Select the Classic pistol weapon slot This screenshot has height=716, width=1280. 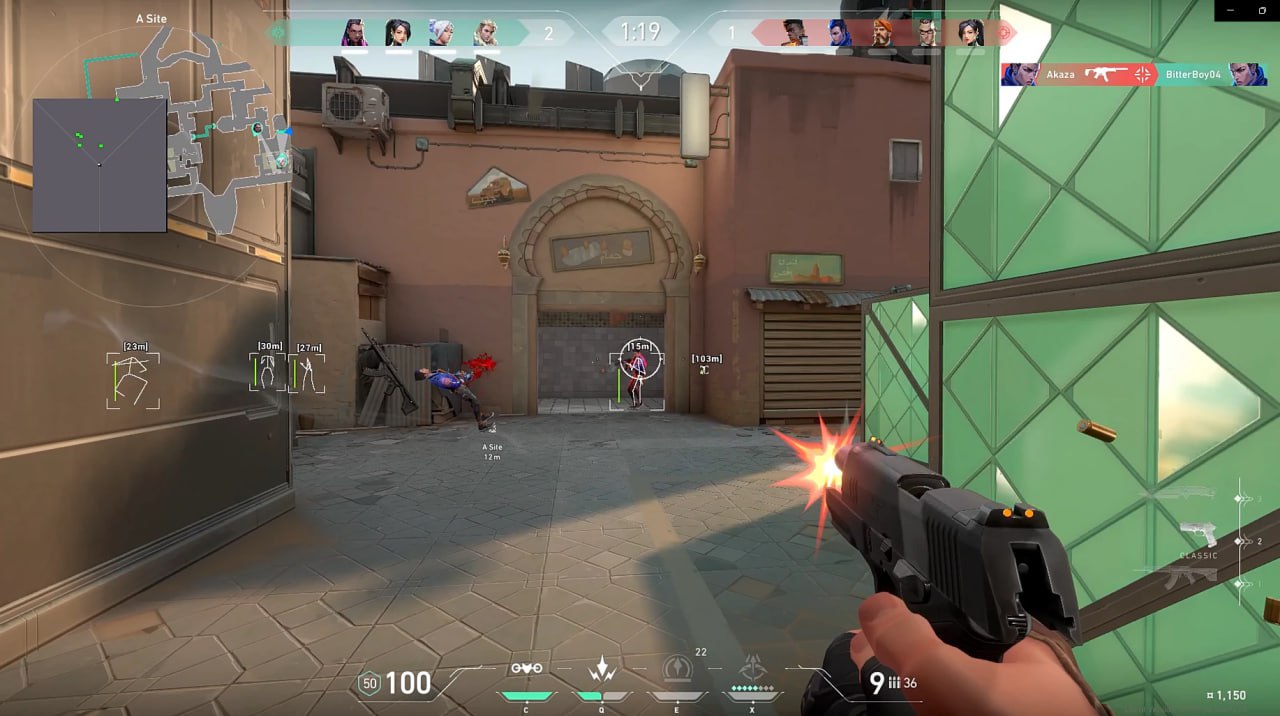click(x=1198, y=537)
